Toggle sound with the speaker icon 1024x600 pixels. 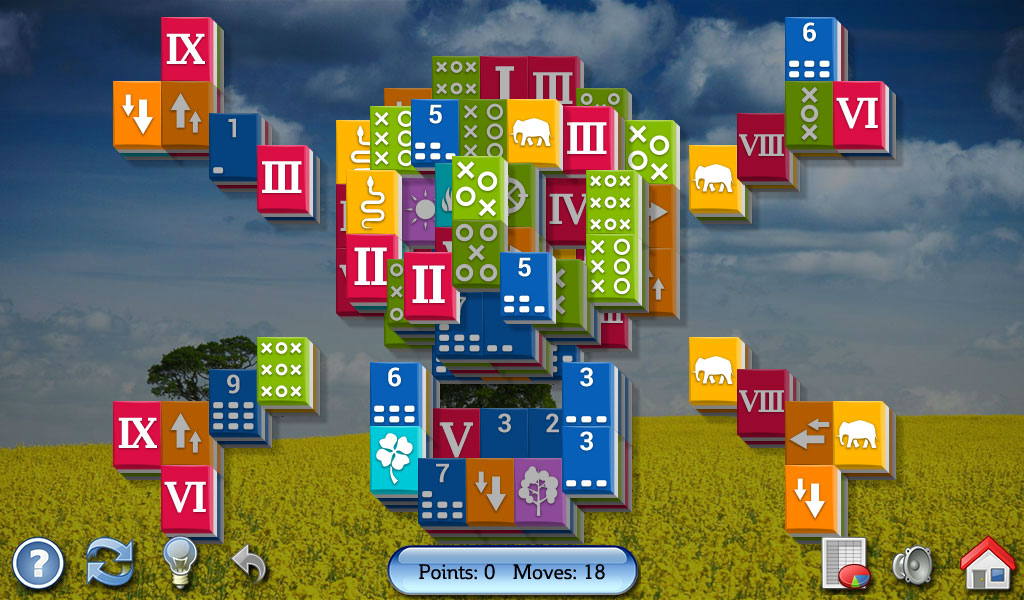[912, 565]
